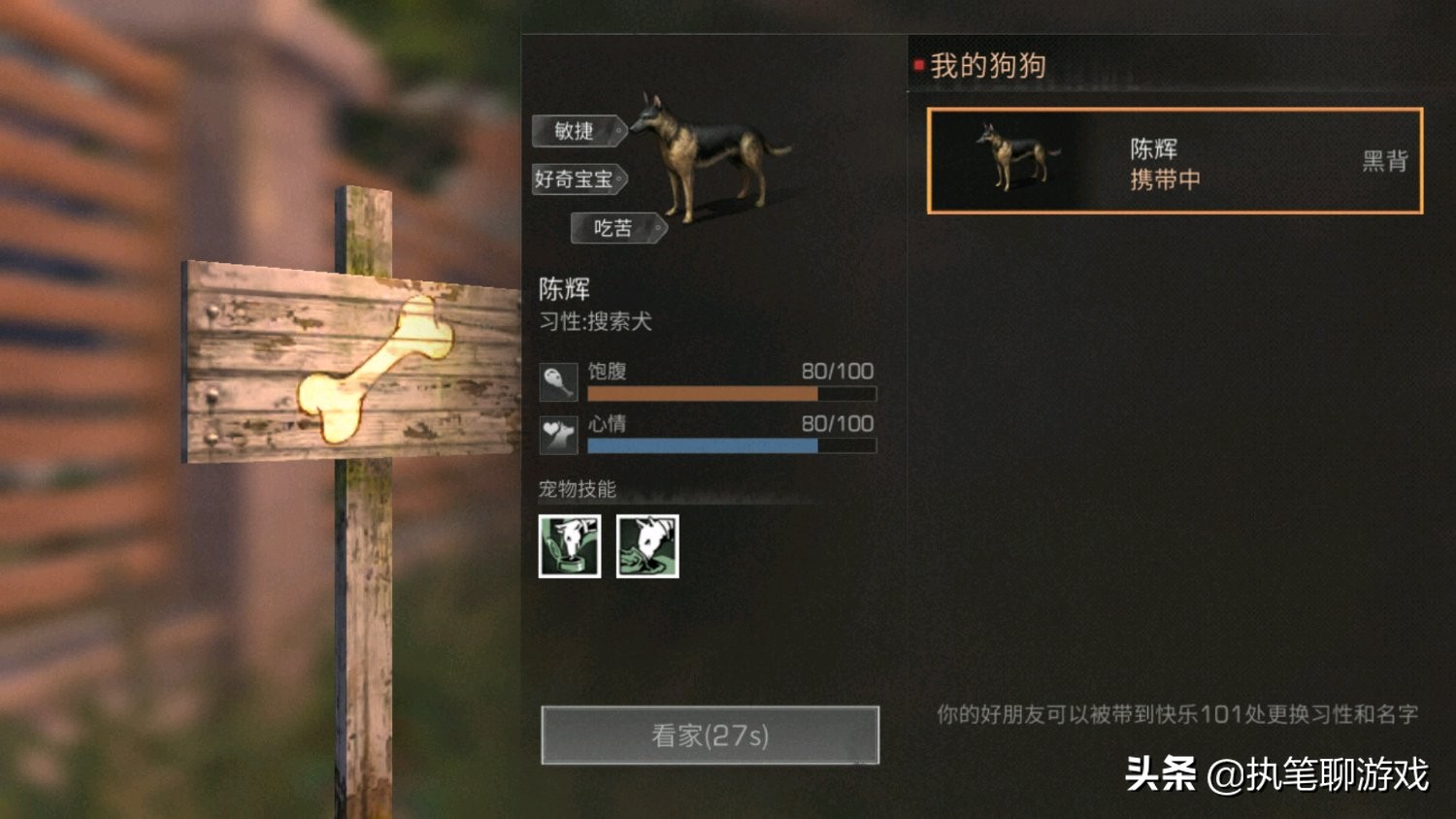1456x819 pixels.
Task: Switch to the 我的狗狗 panel tab
Action: pos(985,64)
